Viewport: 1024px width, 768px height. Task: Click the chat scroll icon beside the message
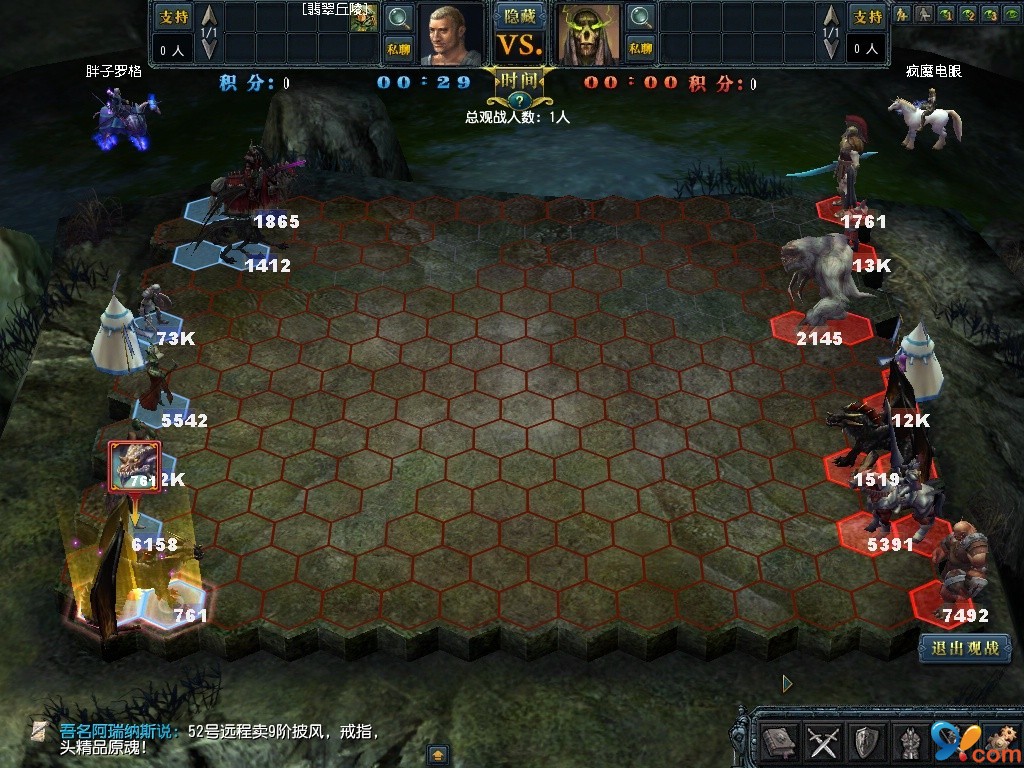click(x=39, y=731)
